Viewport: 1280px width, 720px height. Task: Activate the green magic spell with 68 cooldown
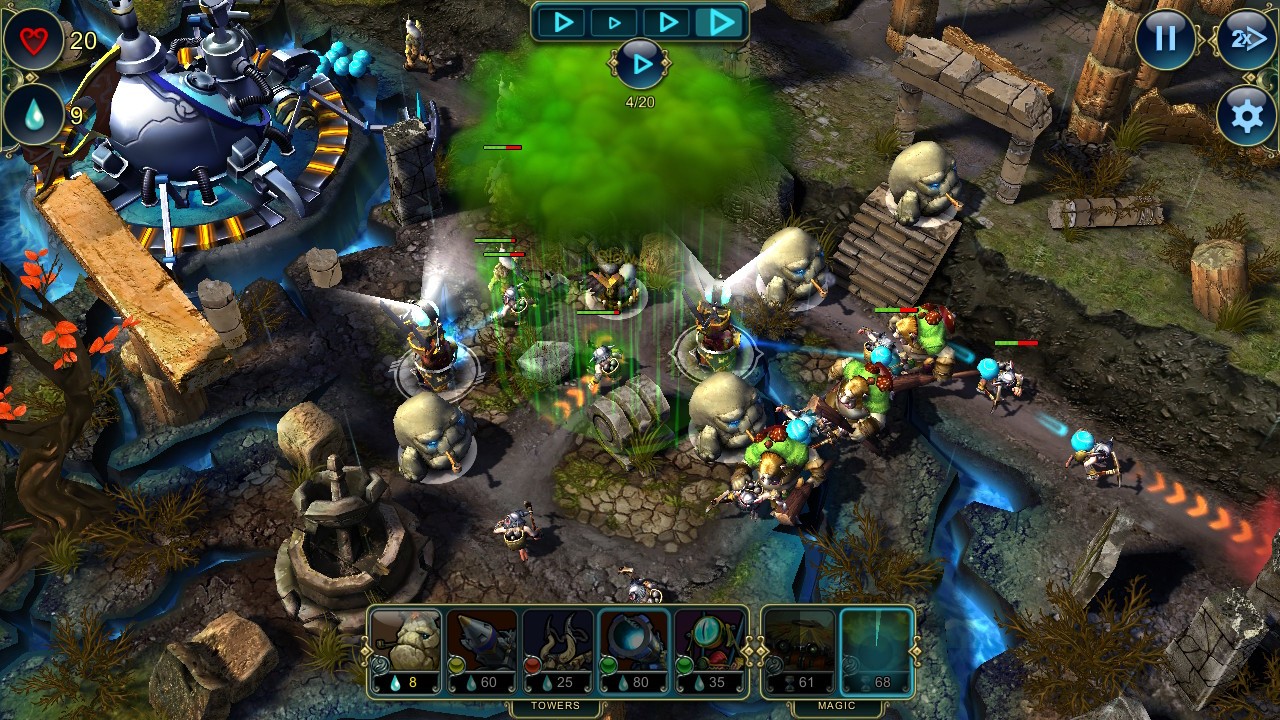[876, 651]
